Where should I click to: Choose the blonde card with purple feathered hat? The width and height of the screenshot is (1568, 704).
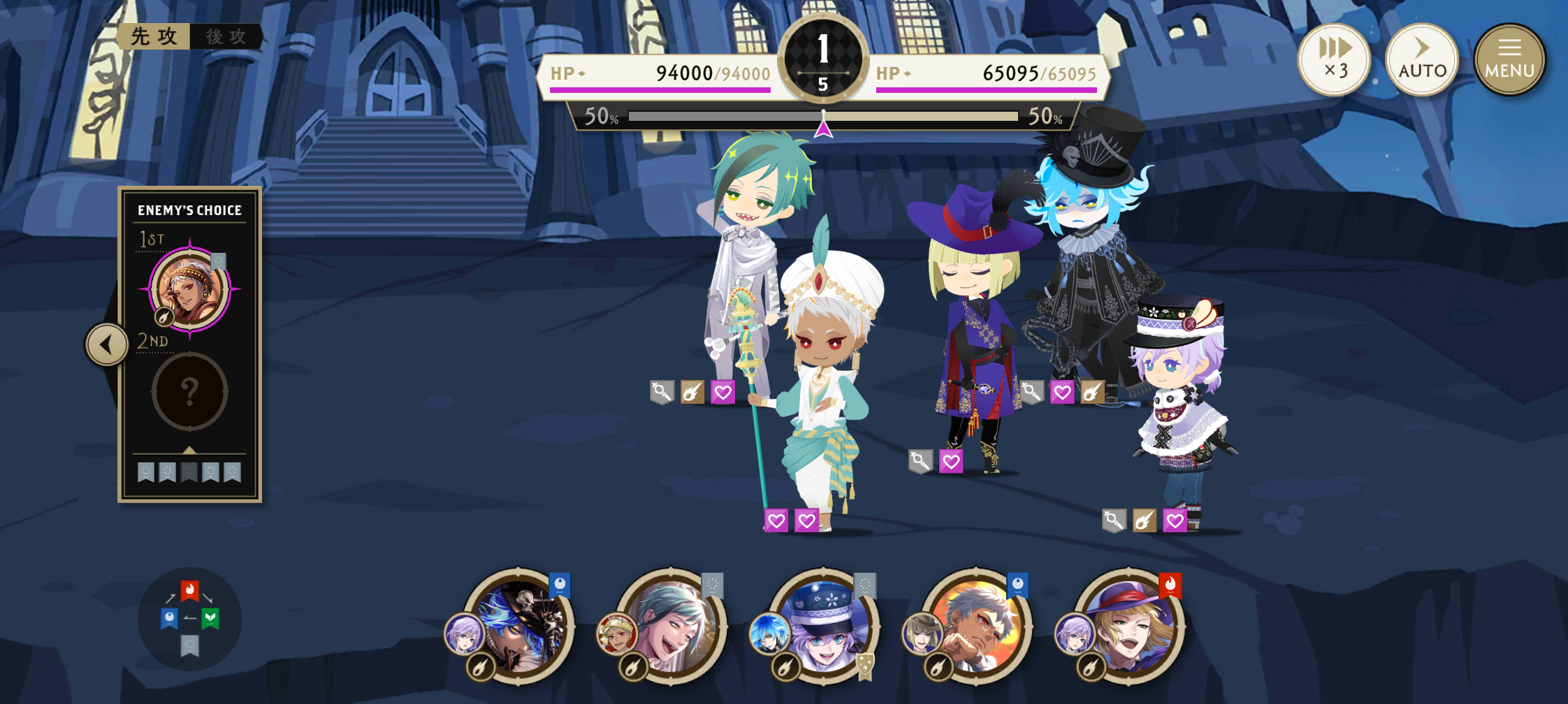[x=1130, y=625]
